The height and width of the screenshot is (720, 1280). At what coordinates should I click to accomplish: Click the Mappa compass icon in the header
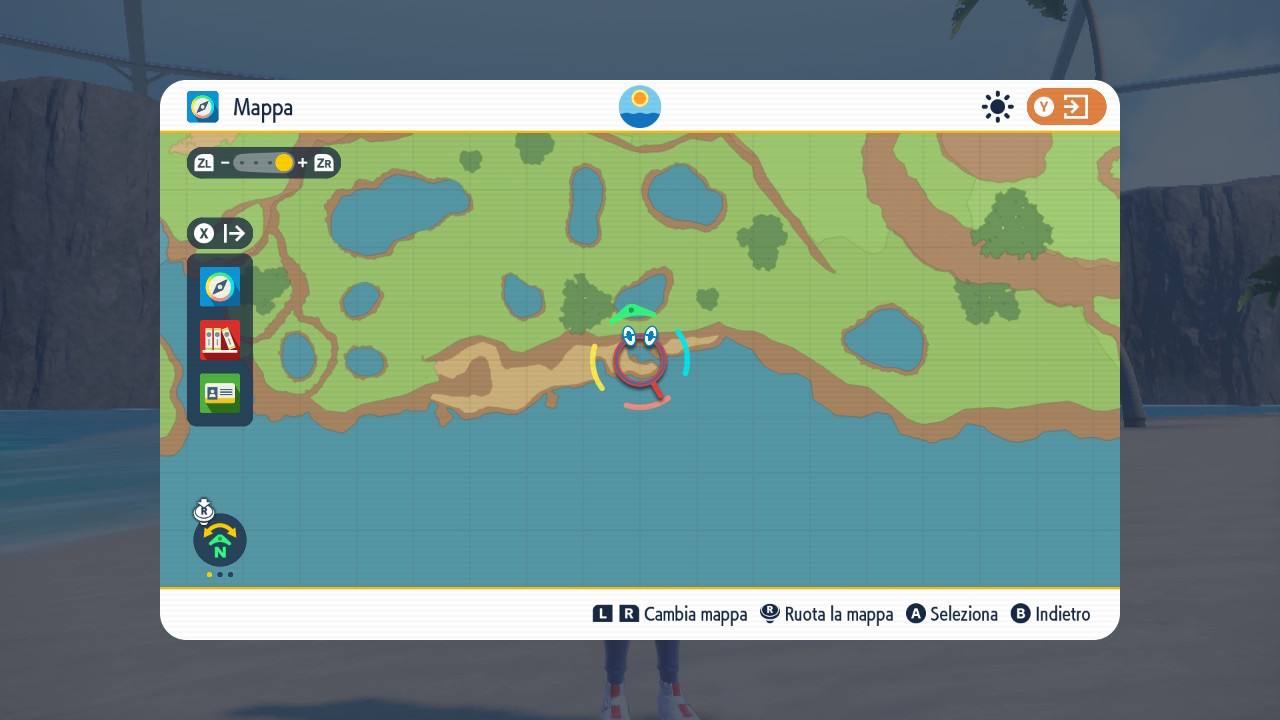click(203, 106)
